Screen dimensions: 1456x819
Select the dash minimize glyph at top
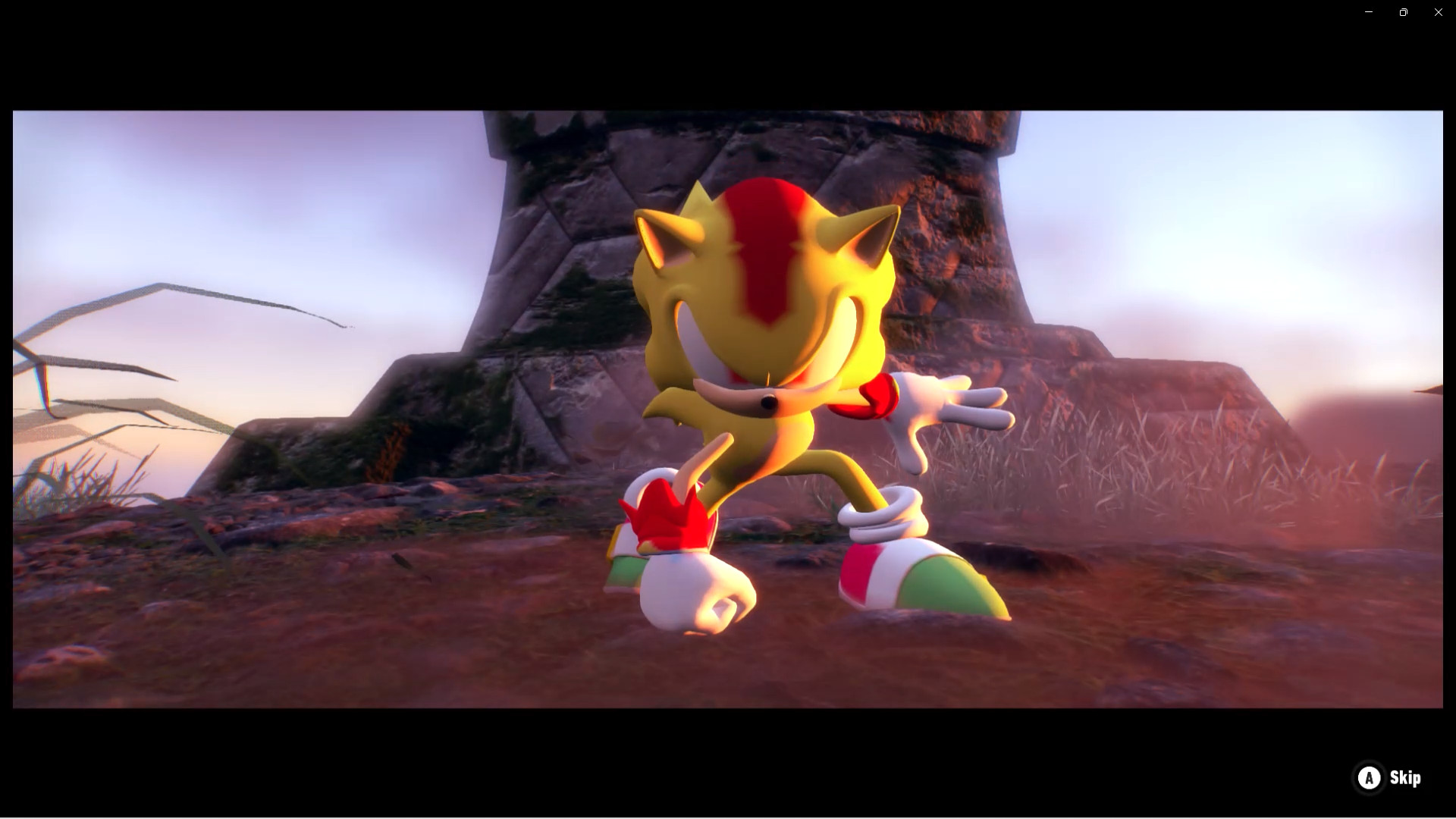tap(1368, 12)
